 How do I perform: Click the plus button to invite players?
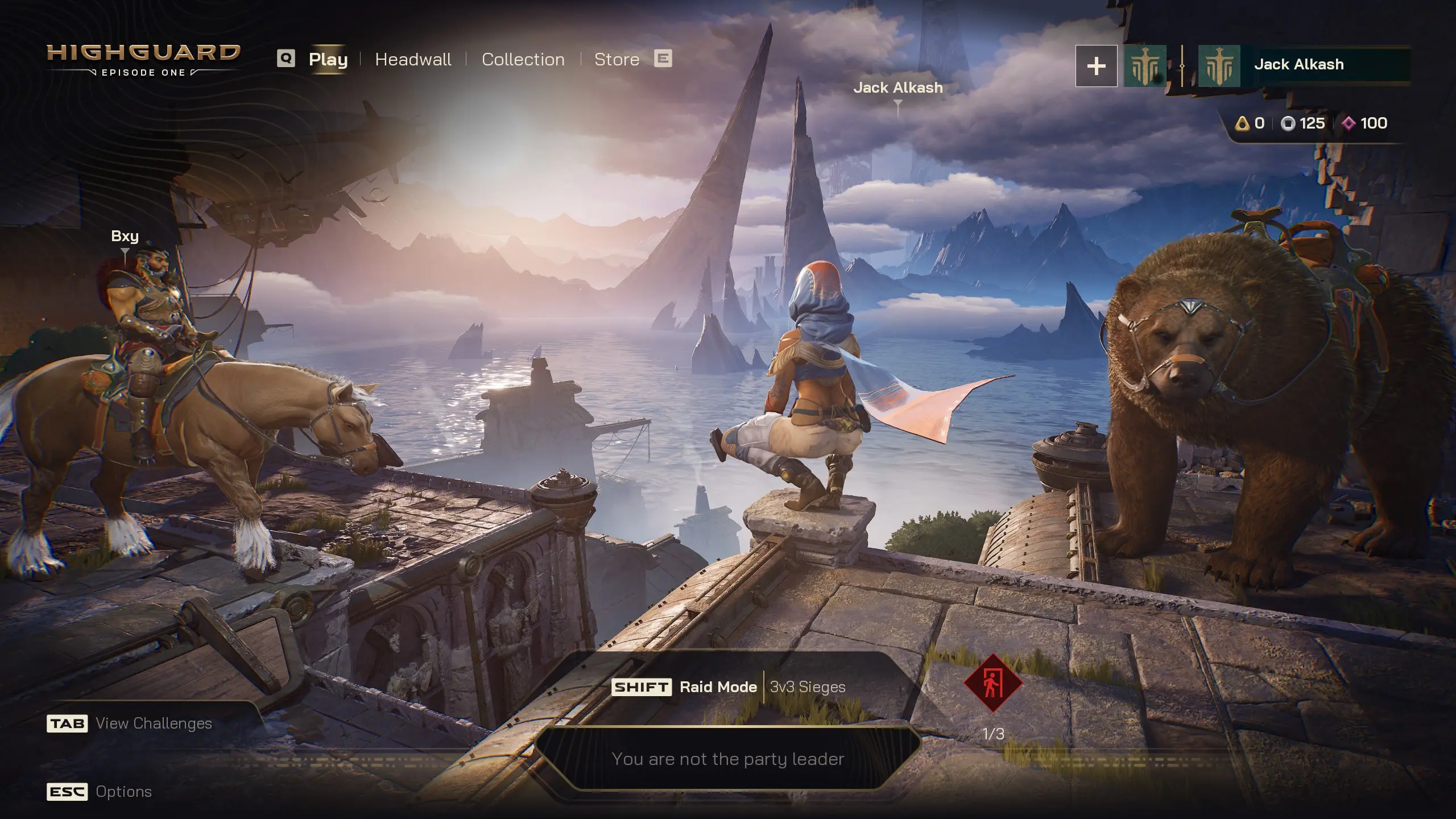(1096, 67)
